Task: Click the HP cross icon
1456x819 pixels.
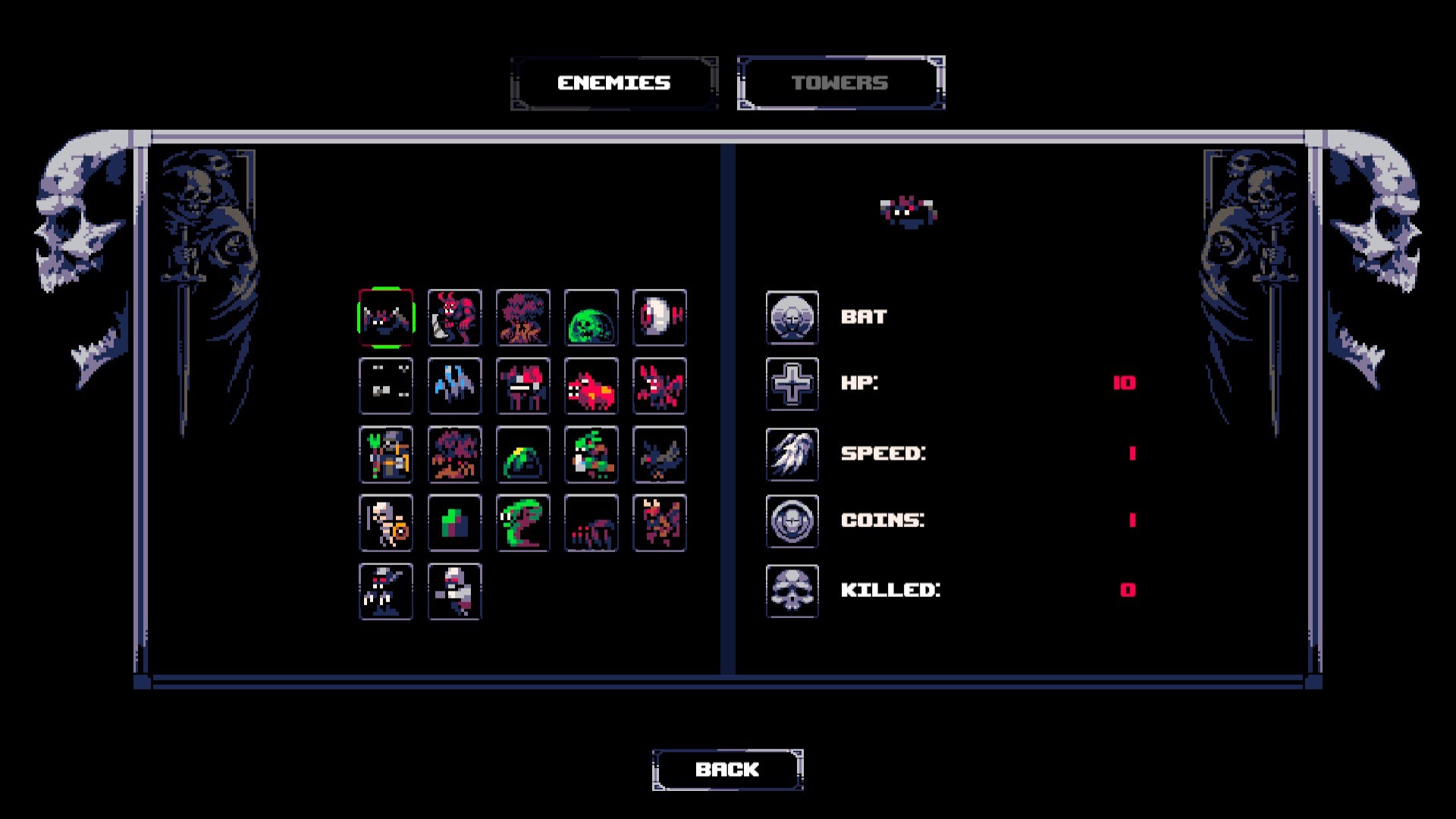Action: (x=792, y=385)
